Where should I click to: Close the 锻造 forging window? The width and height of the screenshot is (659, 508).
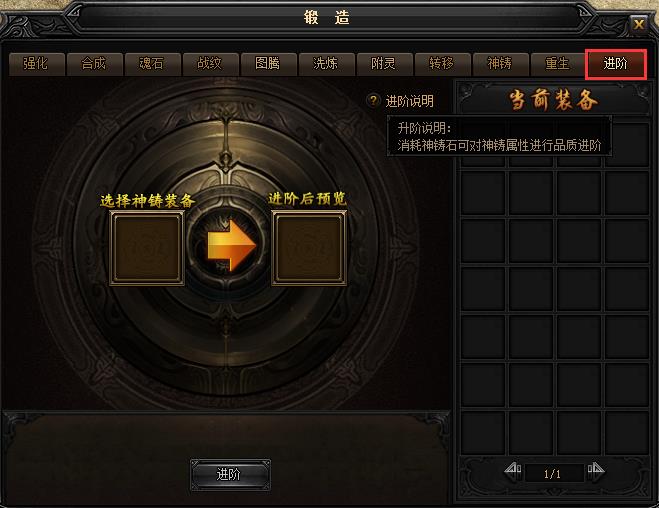639,24
